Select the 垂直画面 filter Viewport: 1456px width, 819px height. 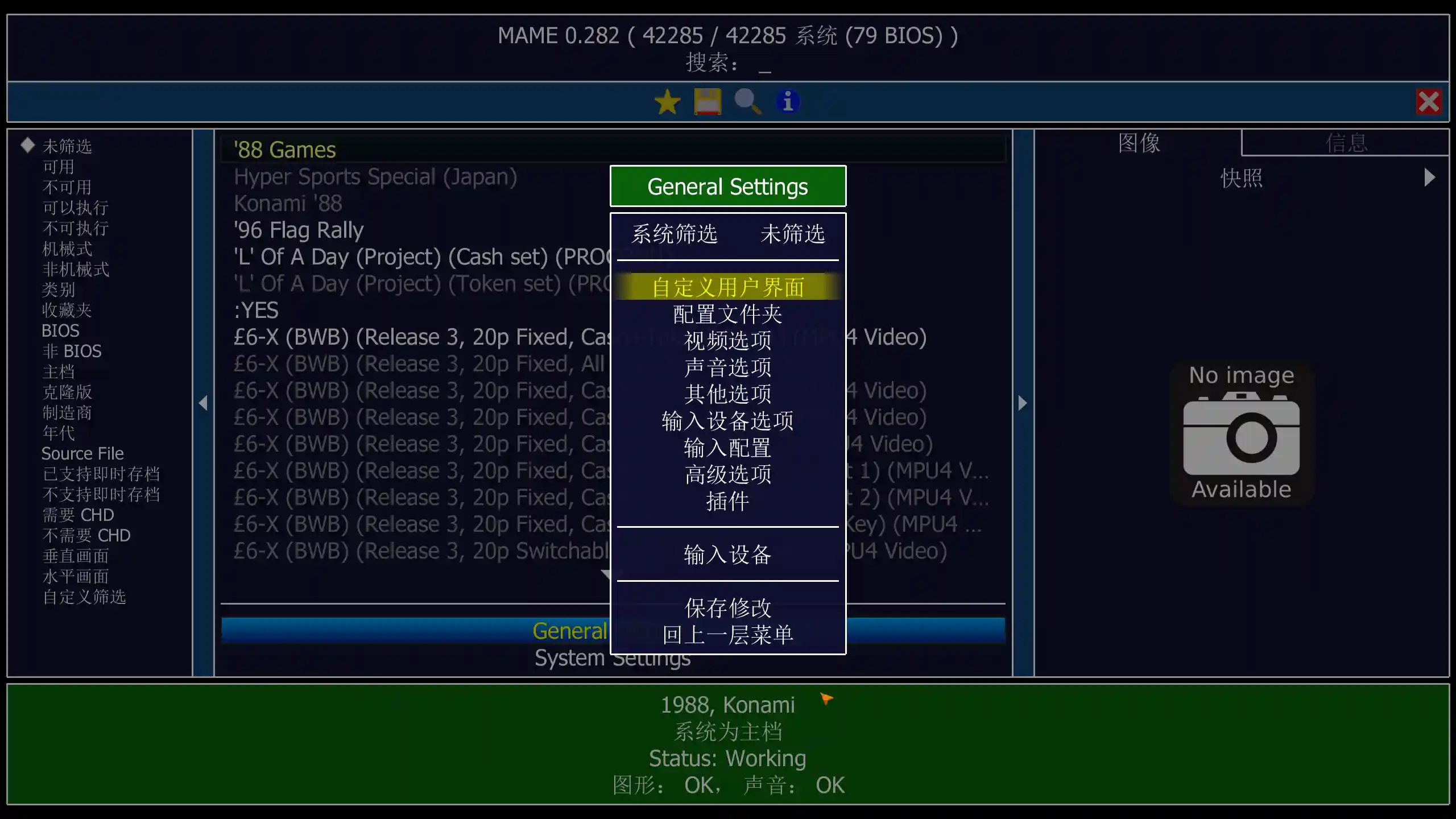click(x=76, y=556)
